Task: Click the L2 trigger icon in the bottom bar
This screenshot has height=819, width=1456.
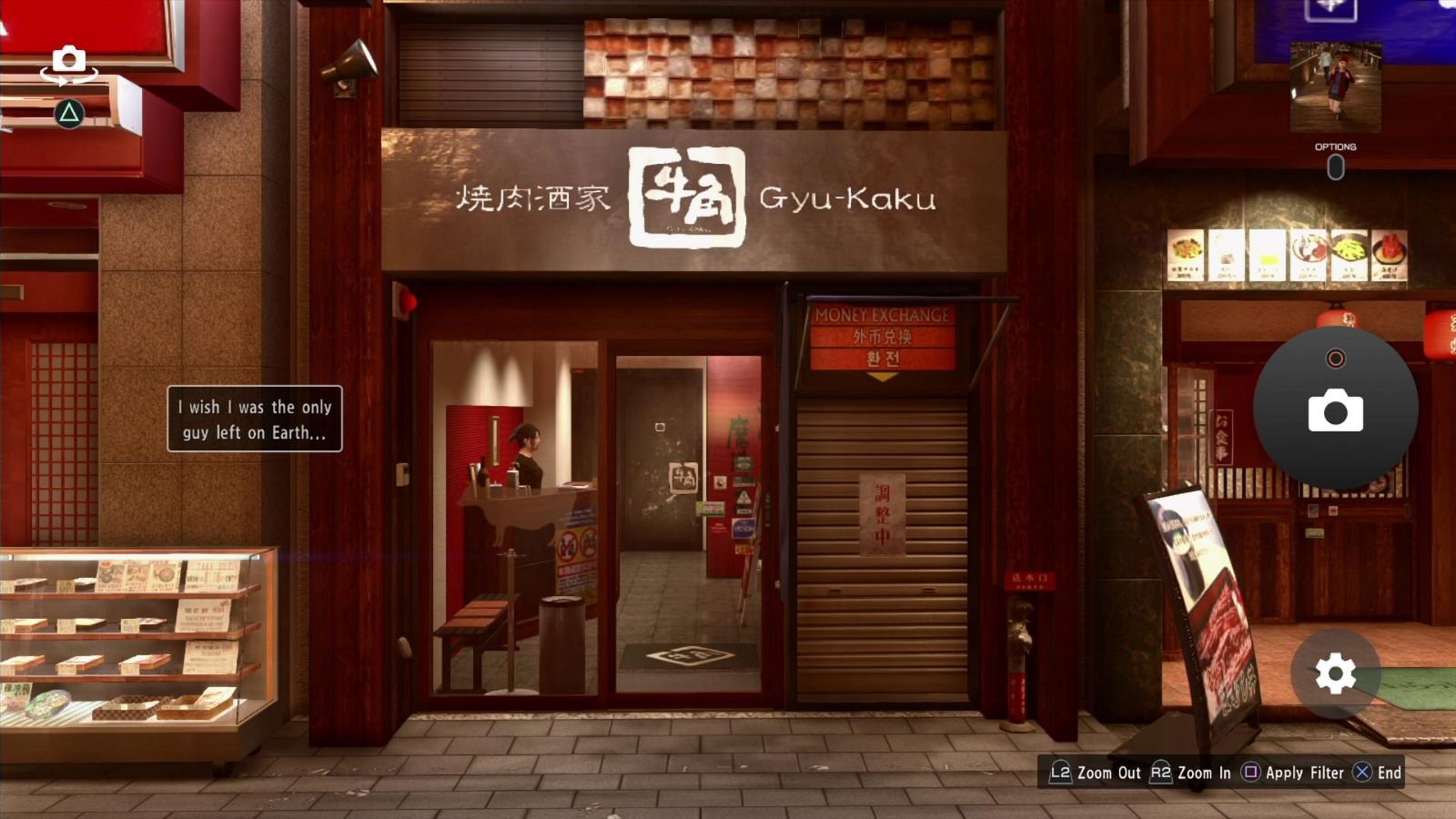Action: [1060, 773]
